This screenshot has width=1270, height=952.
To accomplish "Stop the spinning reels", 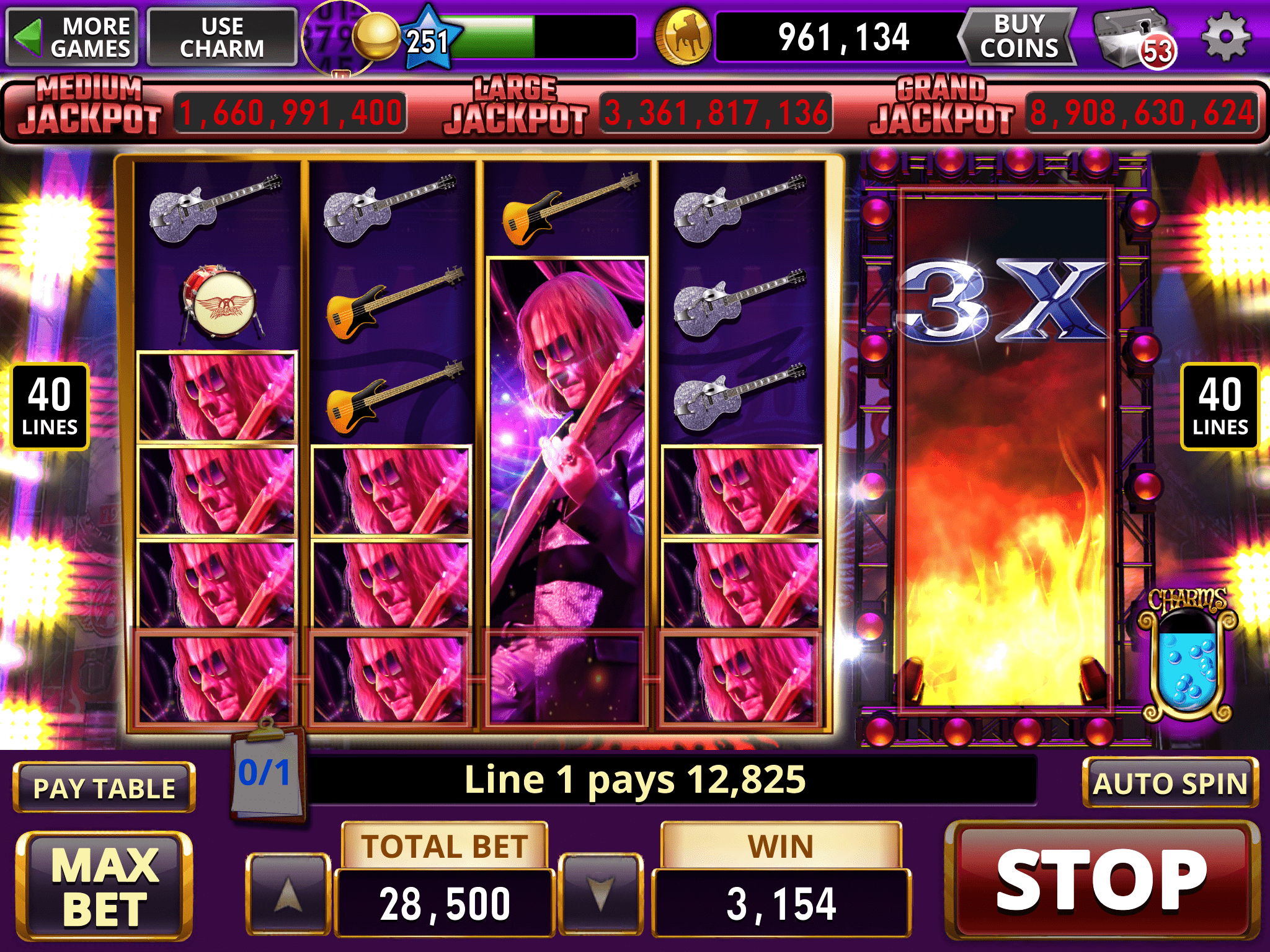I will 1102,881.
